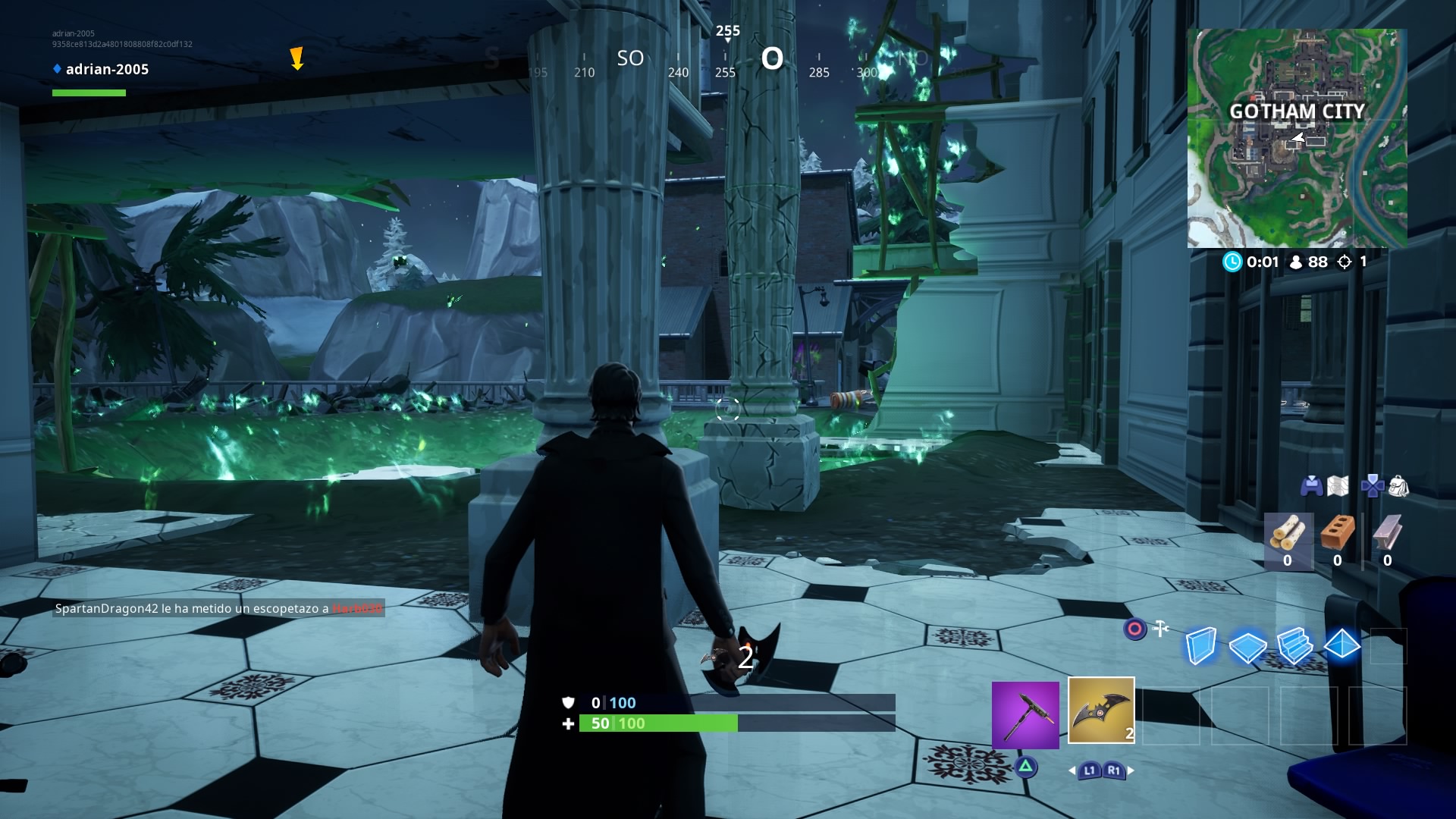Choose the floor building piece

[1247, 647]
